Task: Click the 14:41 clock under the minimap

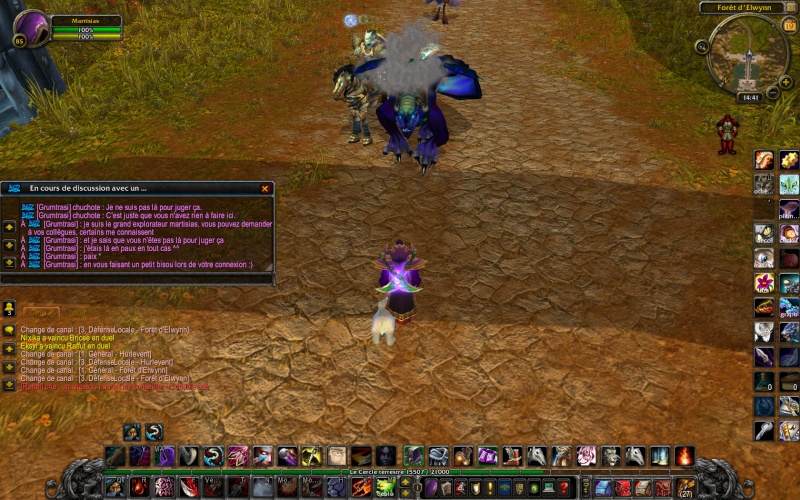Action: (747, 98)
